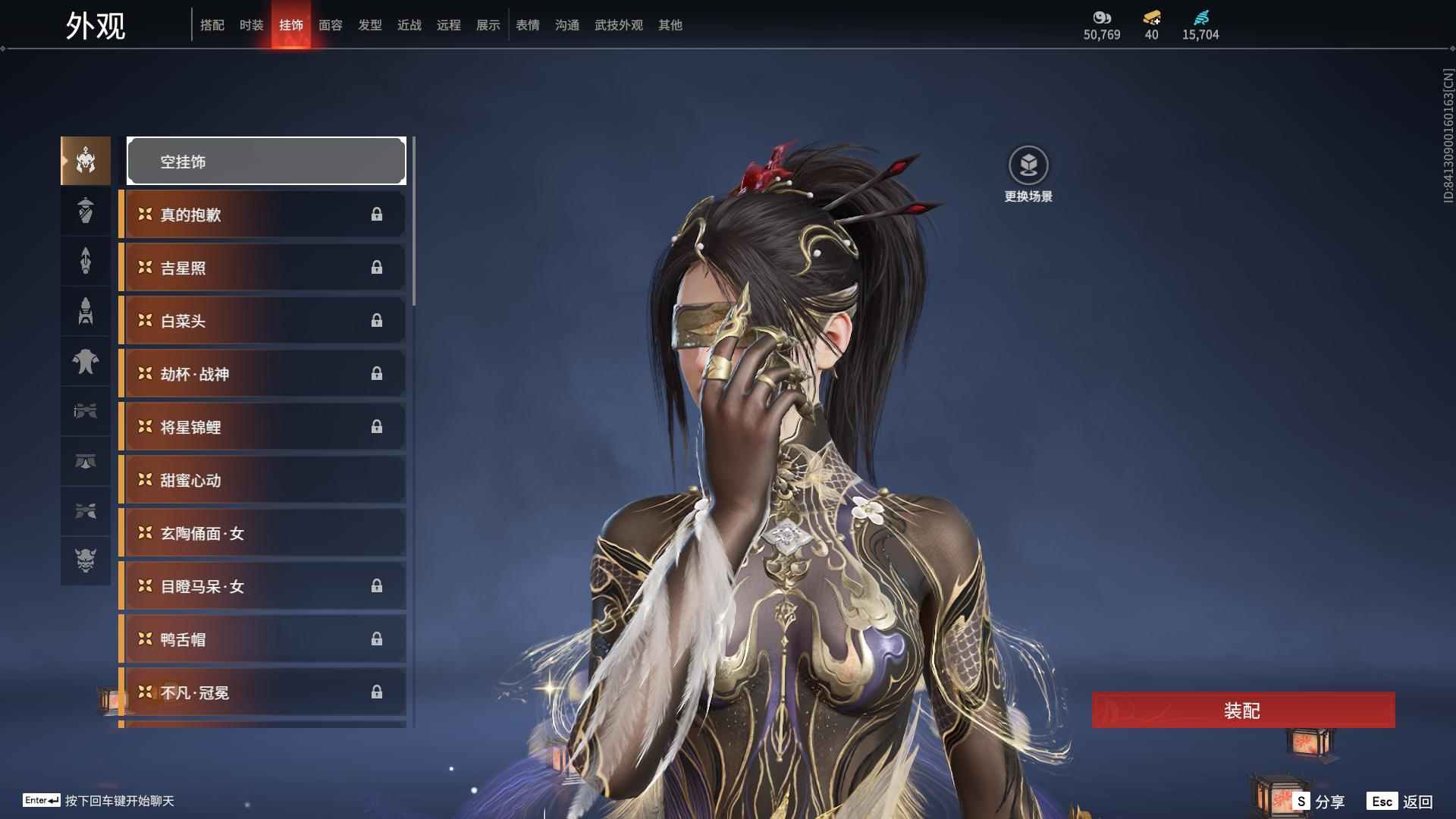Go to the 发型 tab
The width and height of the screenshot is (1456, 819).
(369, 25)
